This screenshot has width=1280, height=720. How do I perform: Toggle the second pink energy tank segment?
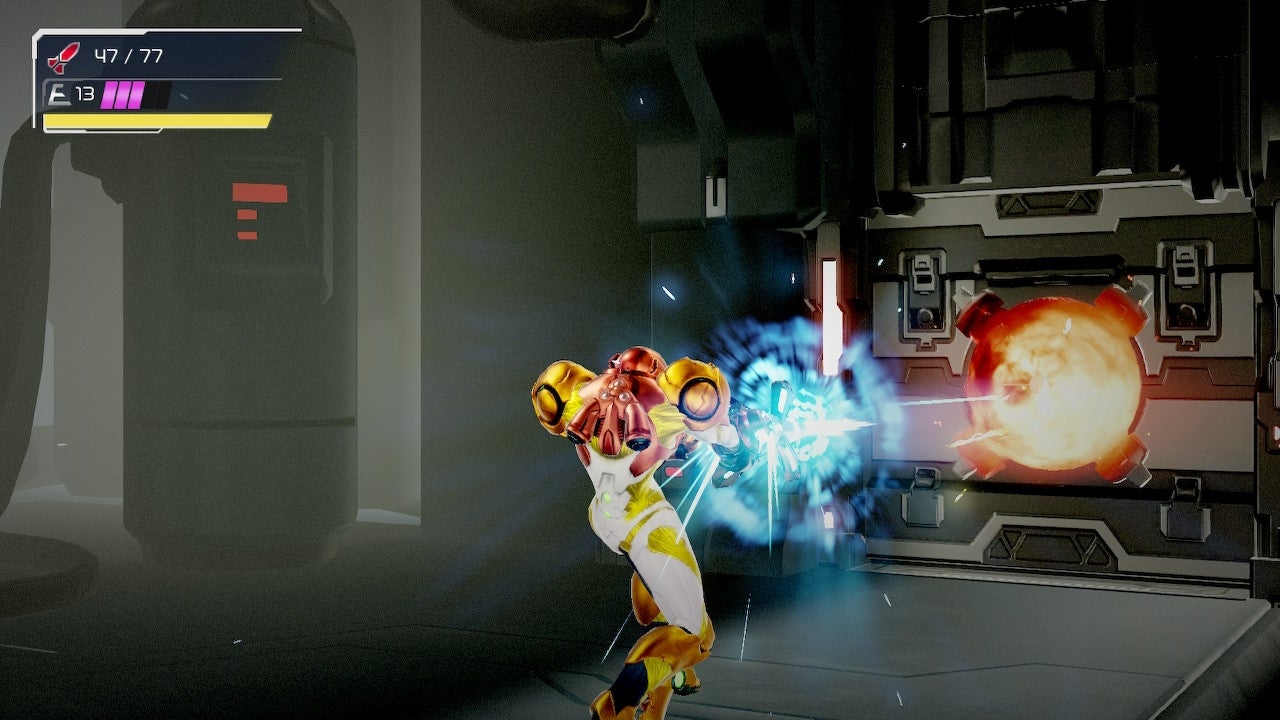[124, 94]
